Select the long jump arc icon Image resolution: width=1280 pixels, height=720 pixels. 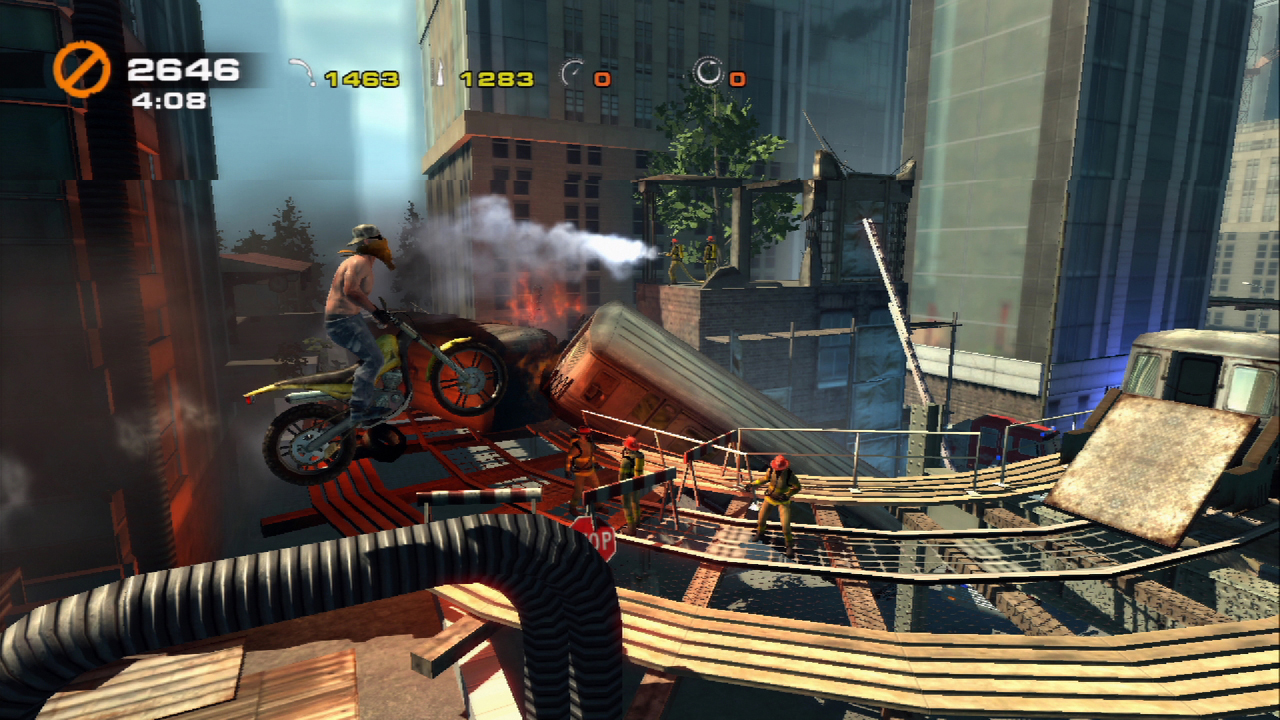[x=301, y=72]
